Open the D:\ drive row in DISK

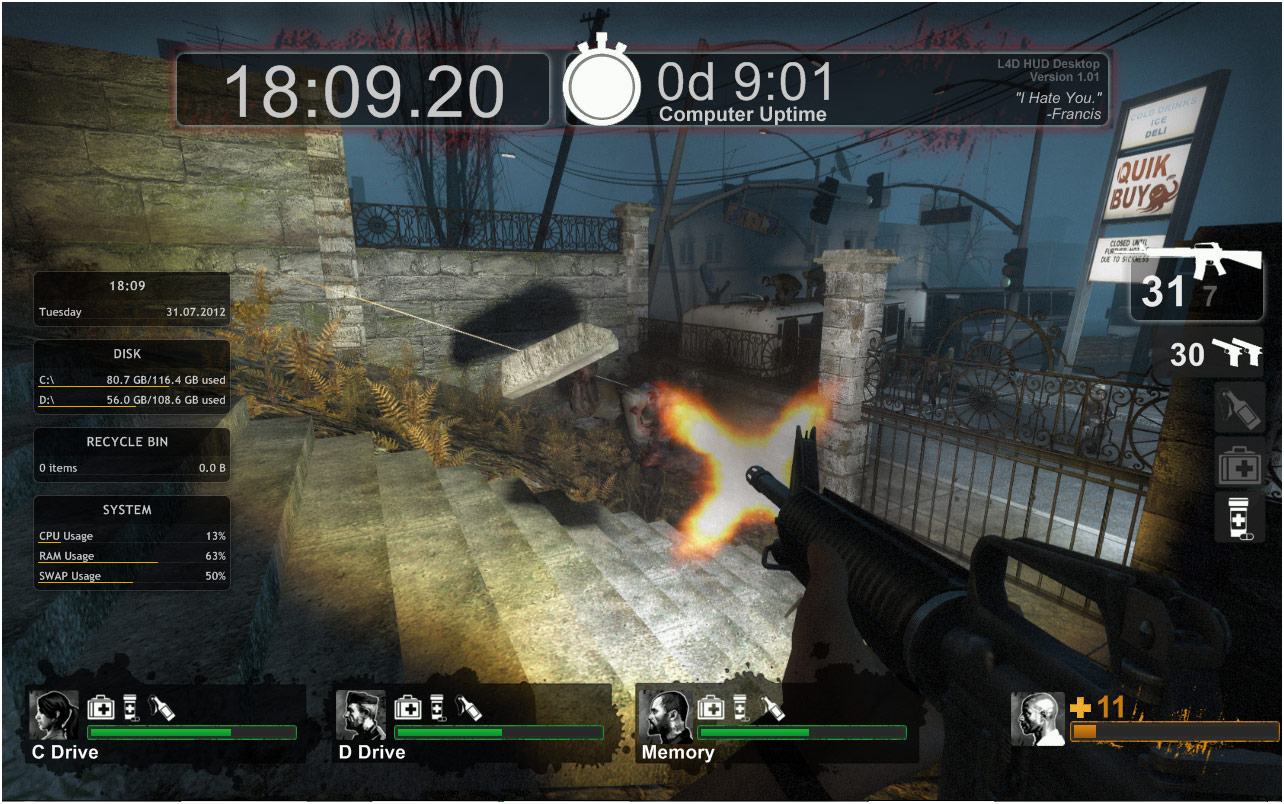[132, 401]
